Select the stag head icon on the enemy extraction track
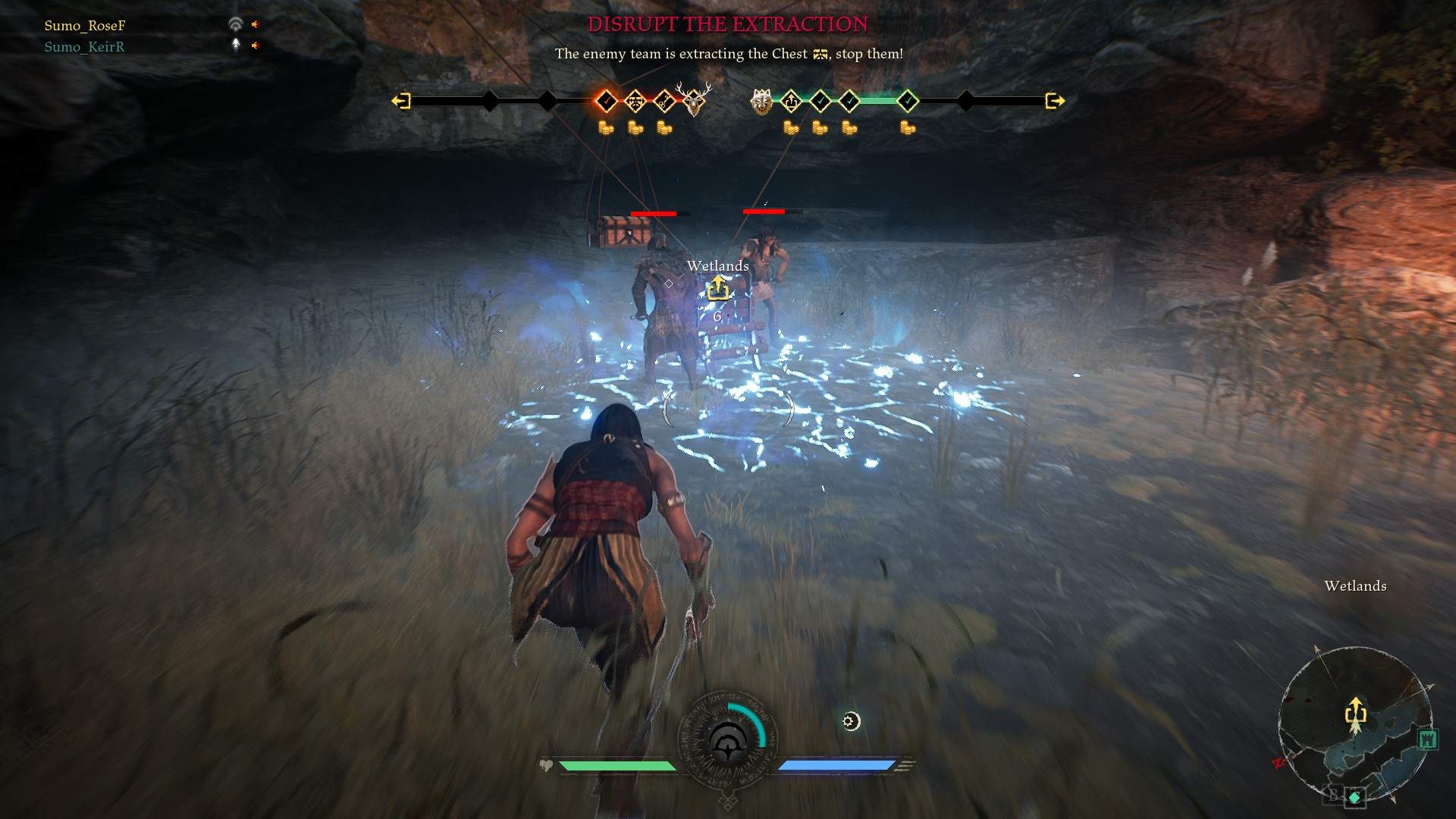Viewport: 1456px width, 819px height. (x=695, y=102)
